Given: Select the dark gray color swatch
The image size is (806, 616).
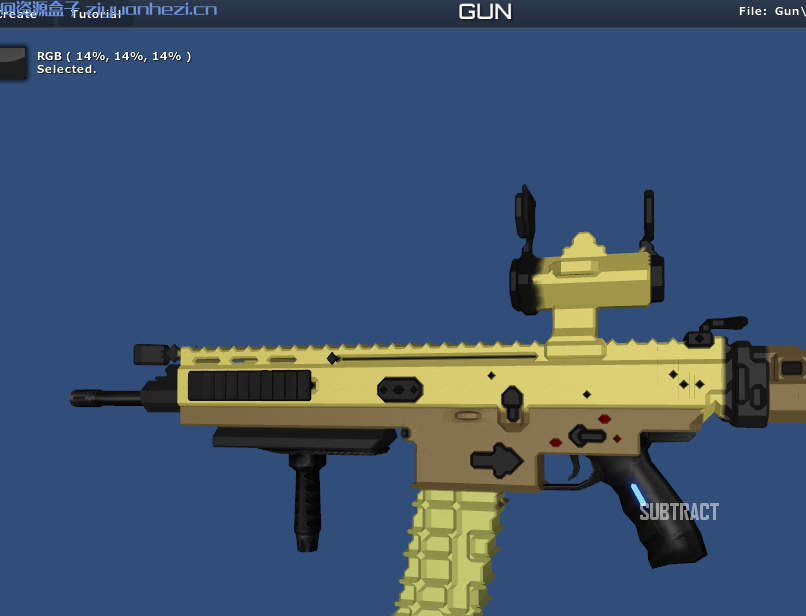Looking at the screenshot, I should click(x=13, y=62).
